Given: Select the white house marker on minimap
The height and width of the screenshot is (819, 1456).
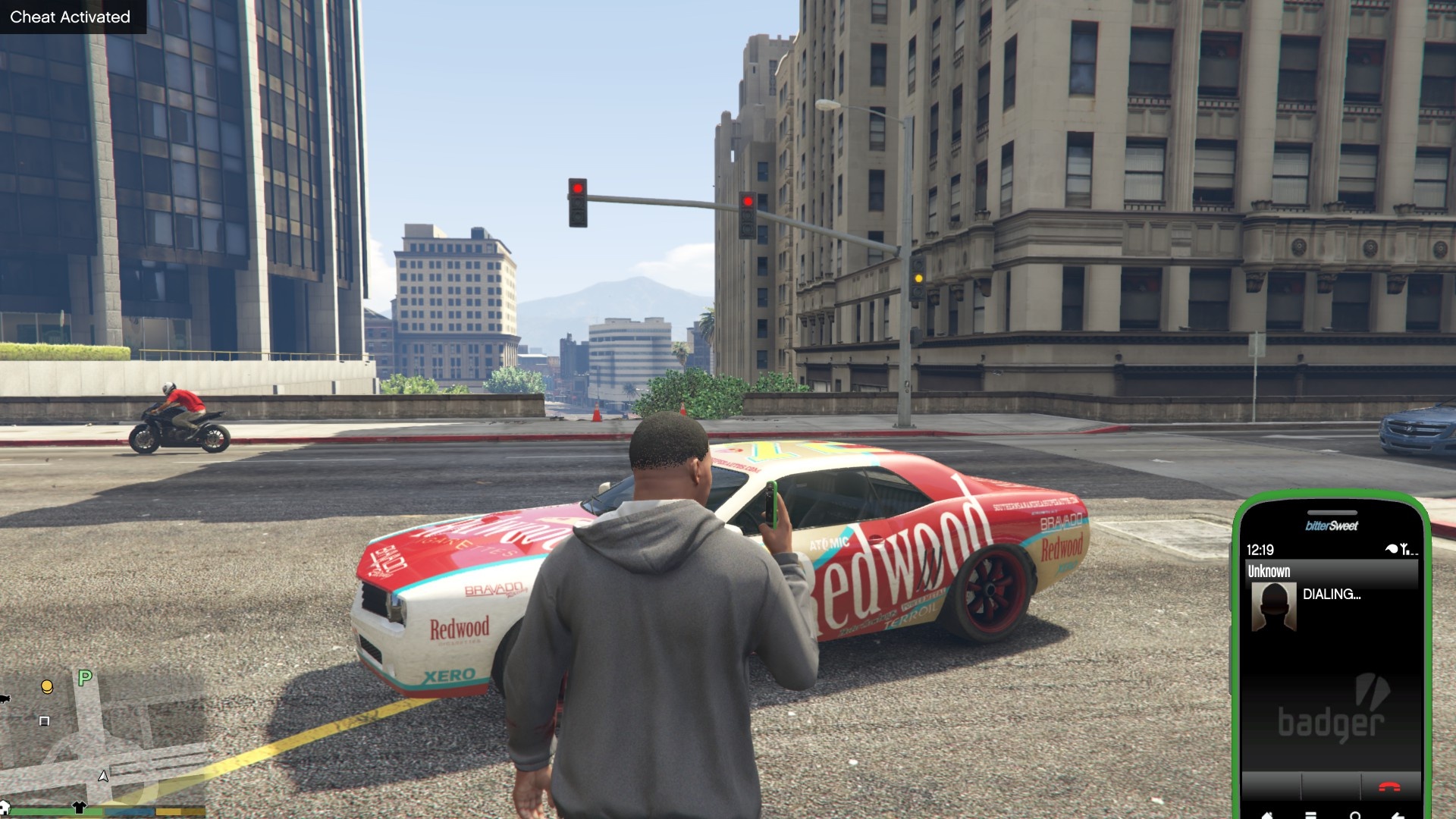Looking at the screenshot, I should tap(4, 807).
